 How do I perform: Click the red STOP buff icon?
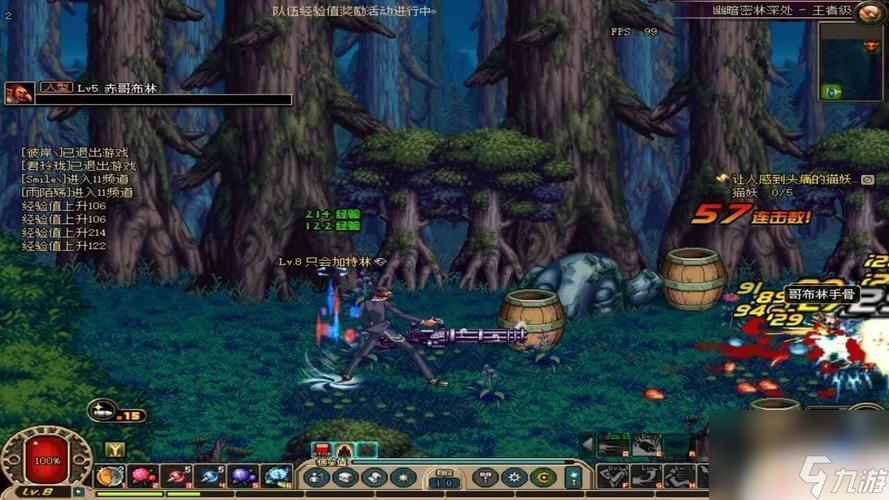[323, 451]
